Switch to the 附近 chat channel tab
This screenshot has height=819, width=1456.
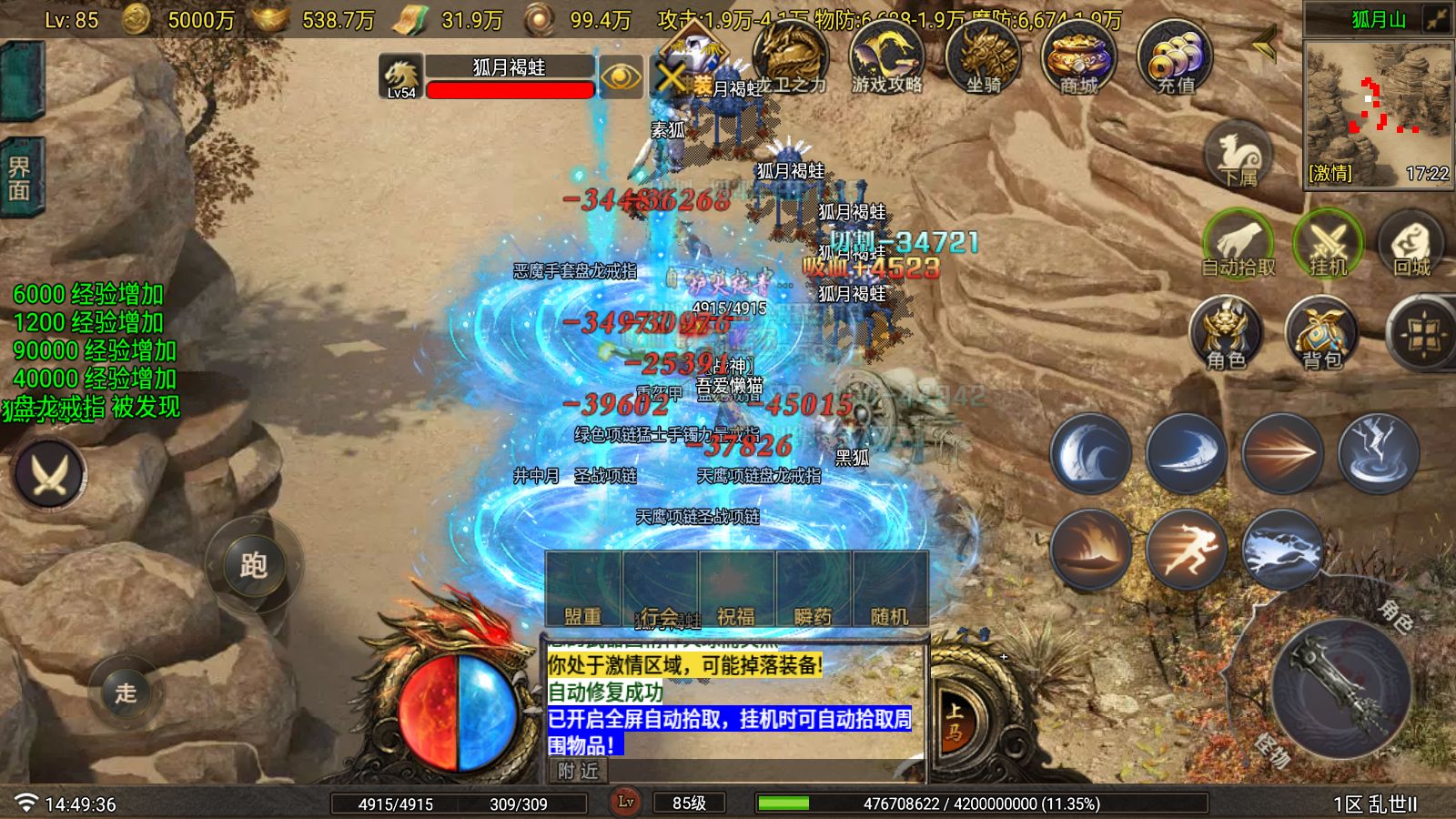point(580,772)
